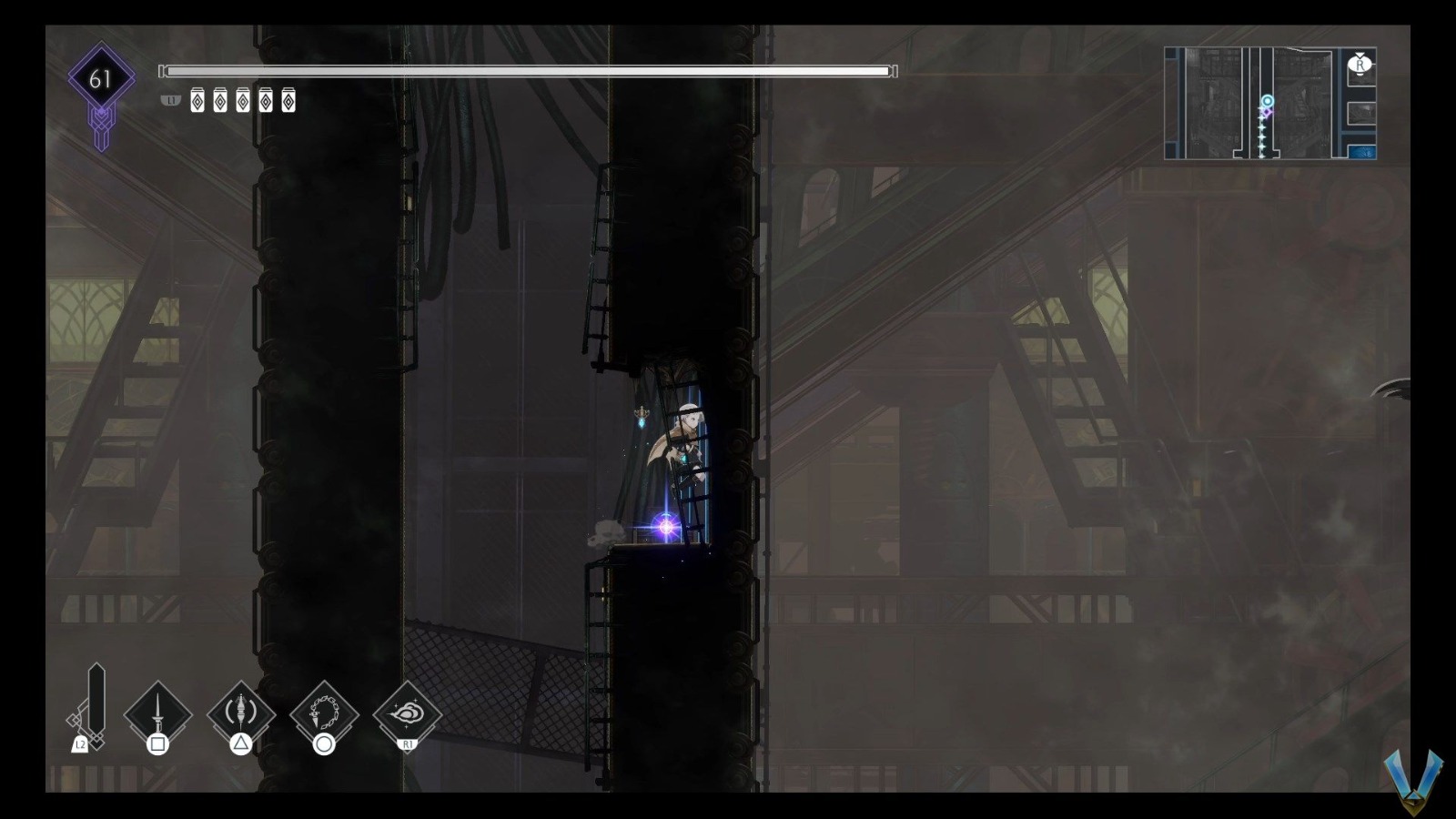
Task: Click the first healing vial icon
Action: coord(197,101)
